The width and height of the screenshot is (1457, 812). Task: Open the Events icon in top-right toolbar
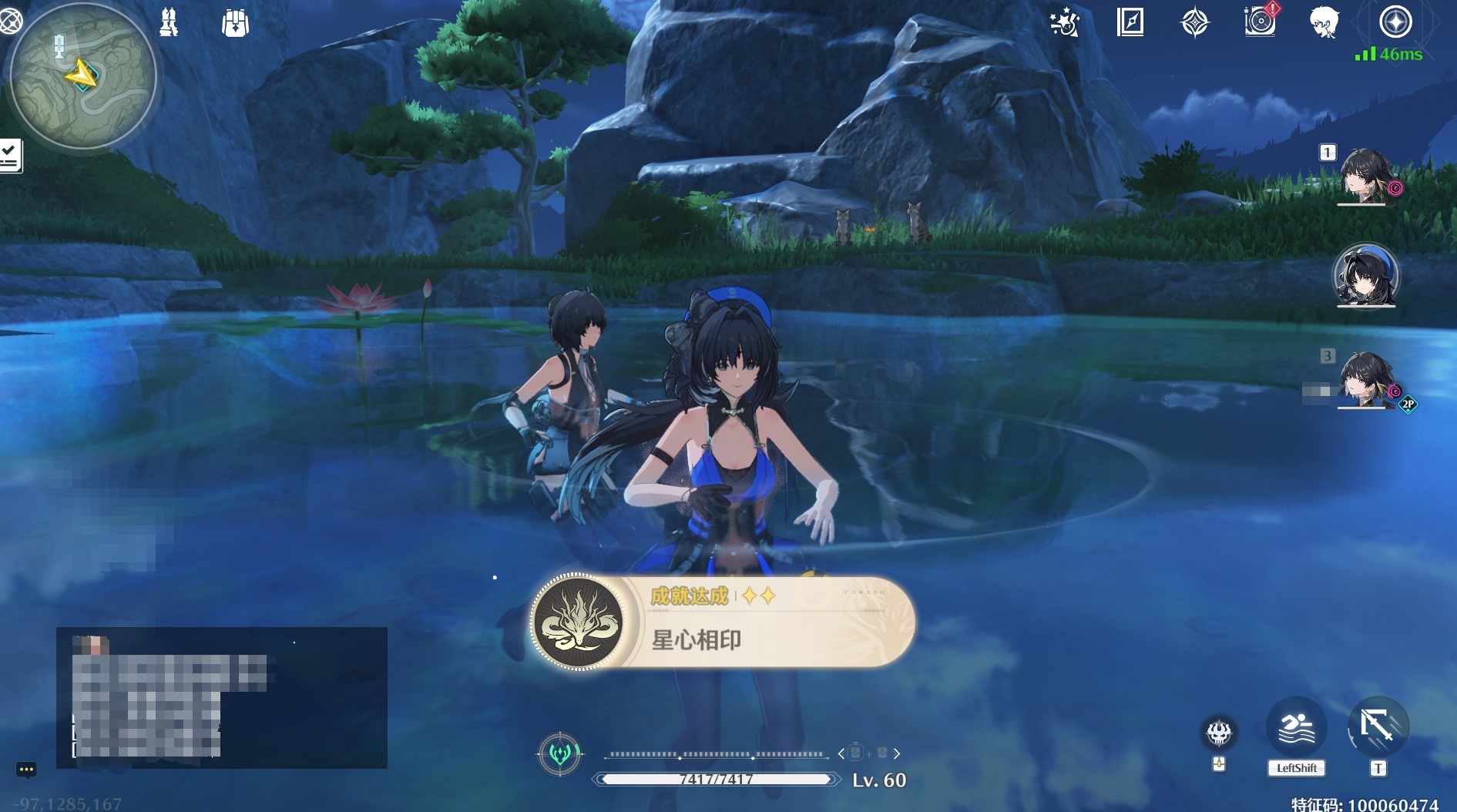pos(1066,23)
